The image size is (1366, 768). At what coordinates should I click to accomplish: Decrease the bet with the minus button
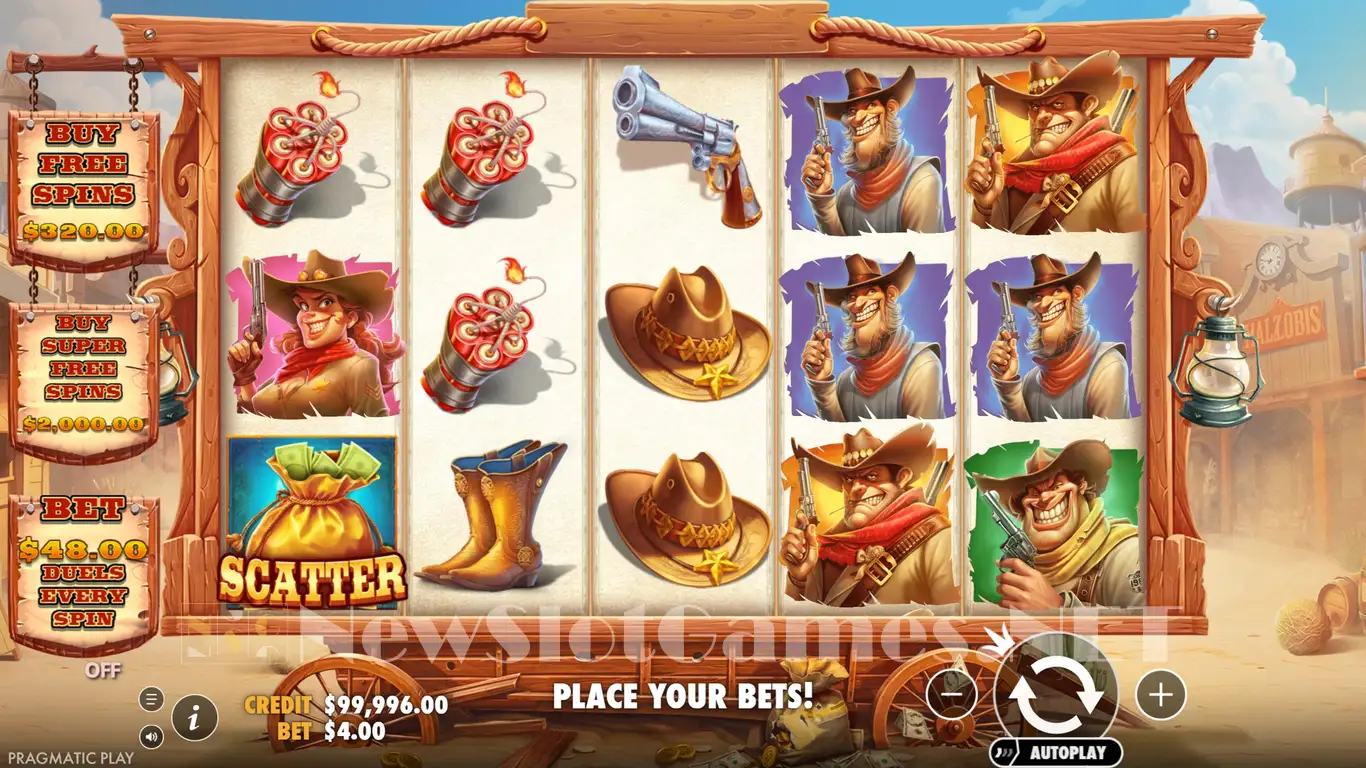[951, 694]
